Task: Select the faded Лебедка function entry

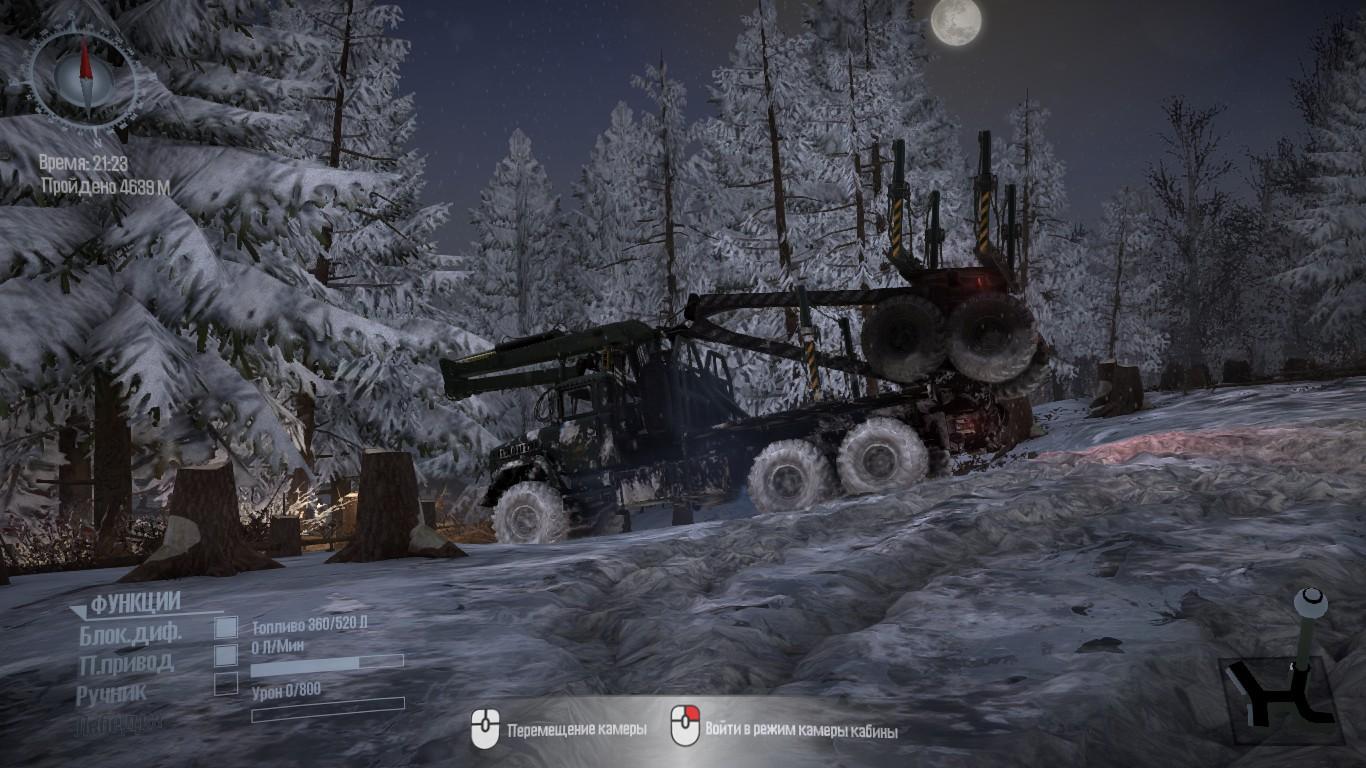Action: tap(118, 723)
